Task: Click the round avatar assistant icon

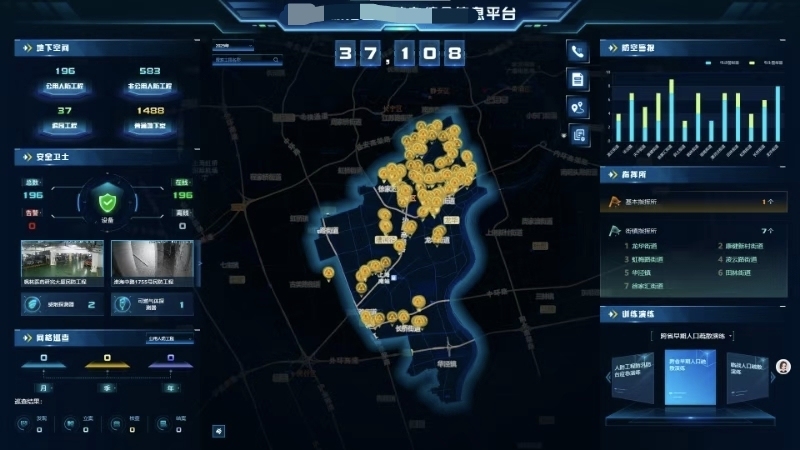Action: coord(783,366)
